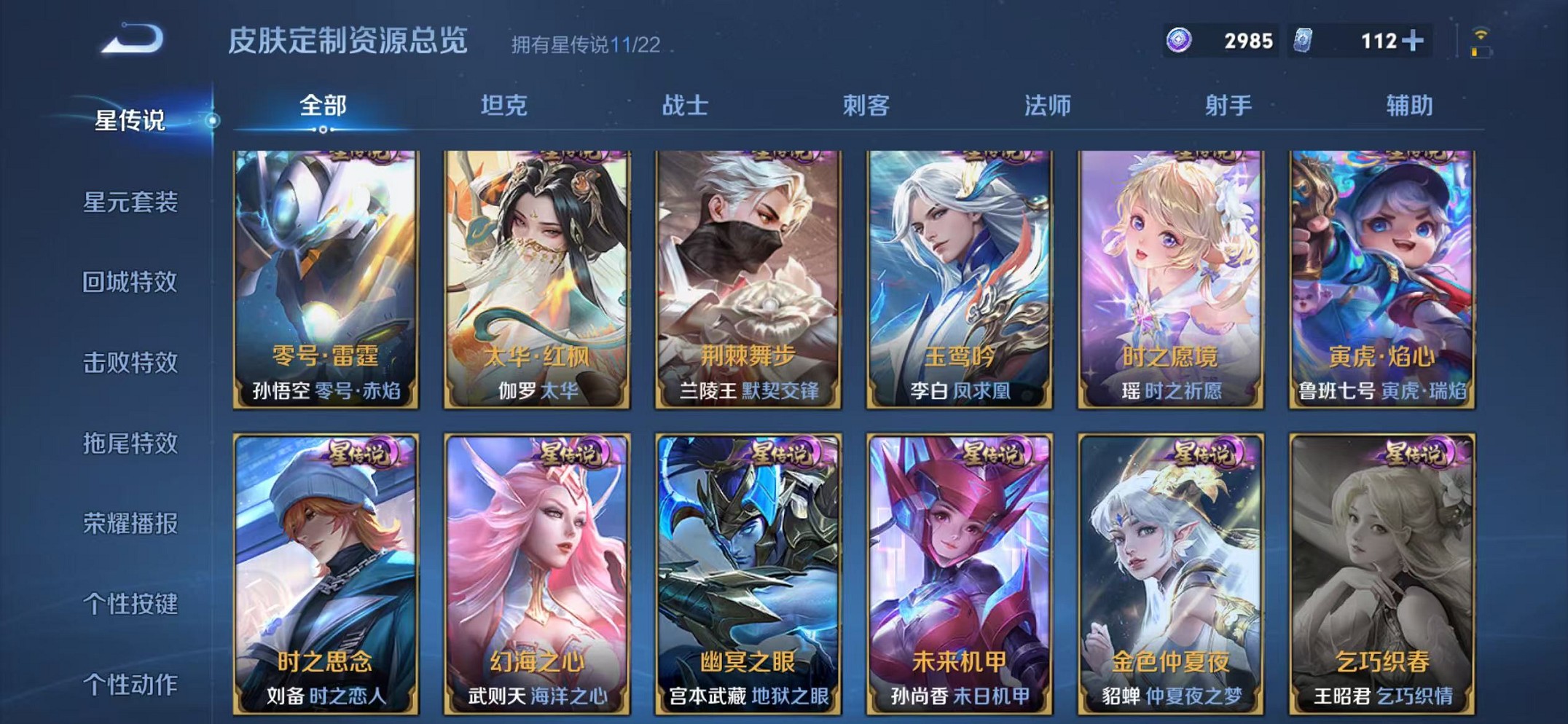Open the 荣耀播报 section
This screenshot has height=724, width=1568.
(x=130, y=522)
